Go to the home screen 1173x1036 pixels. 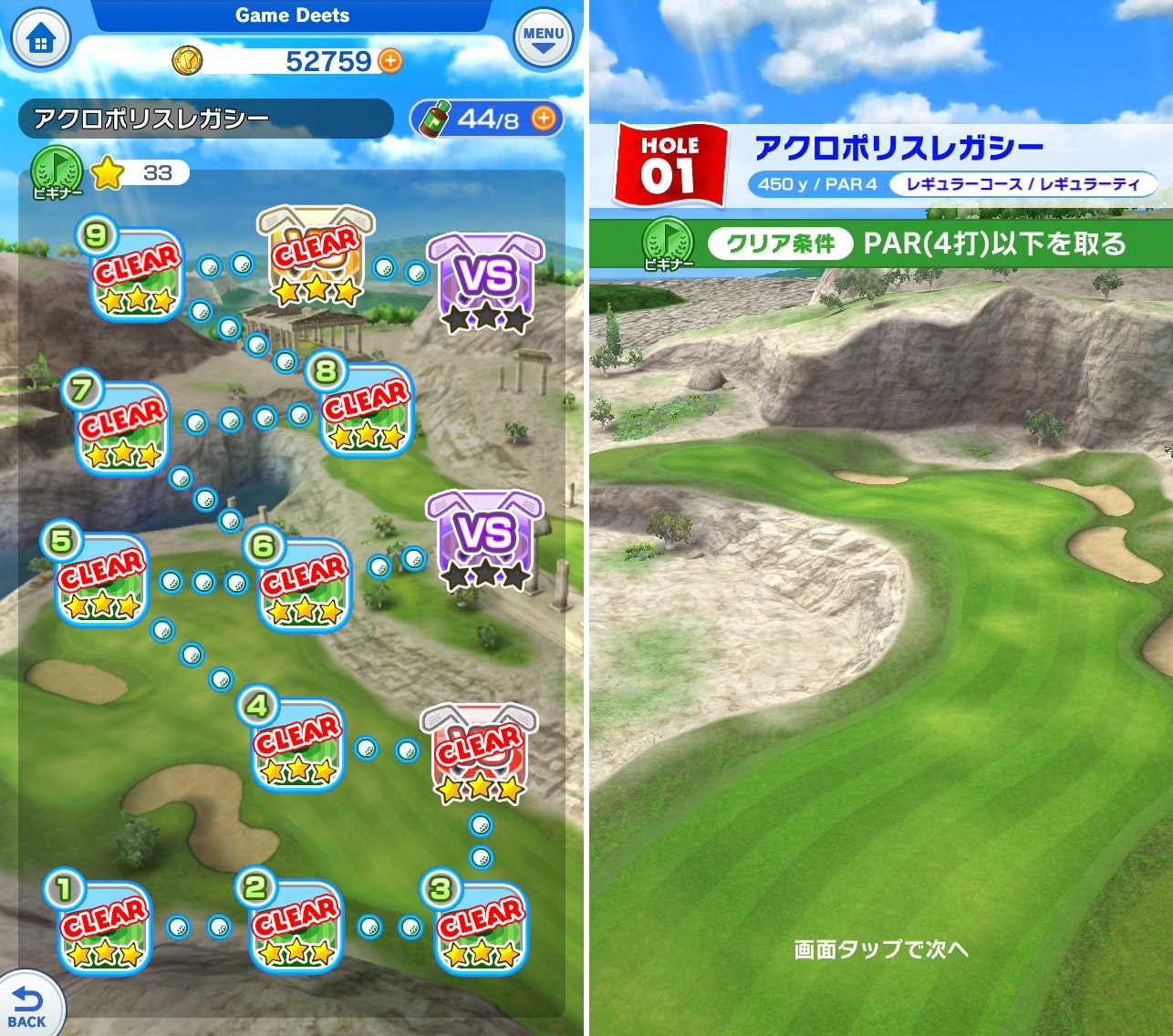(39, 40)
